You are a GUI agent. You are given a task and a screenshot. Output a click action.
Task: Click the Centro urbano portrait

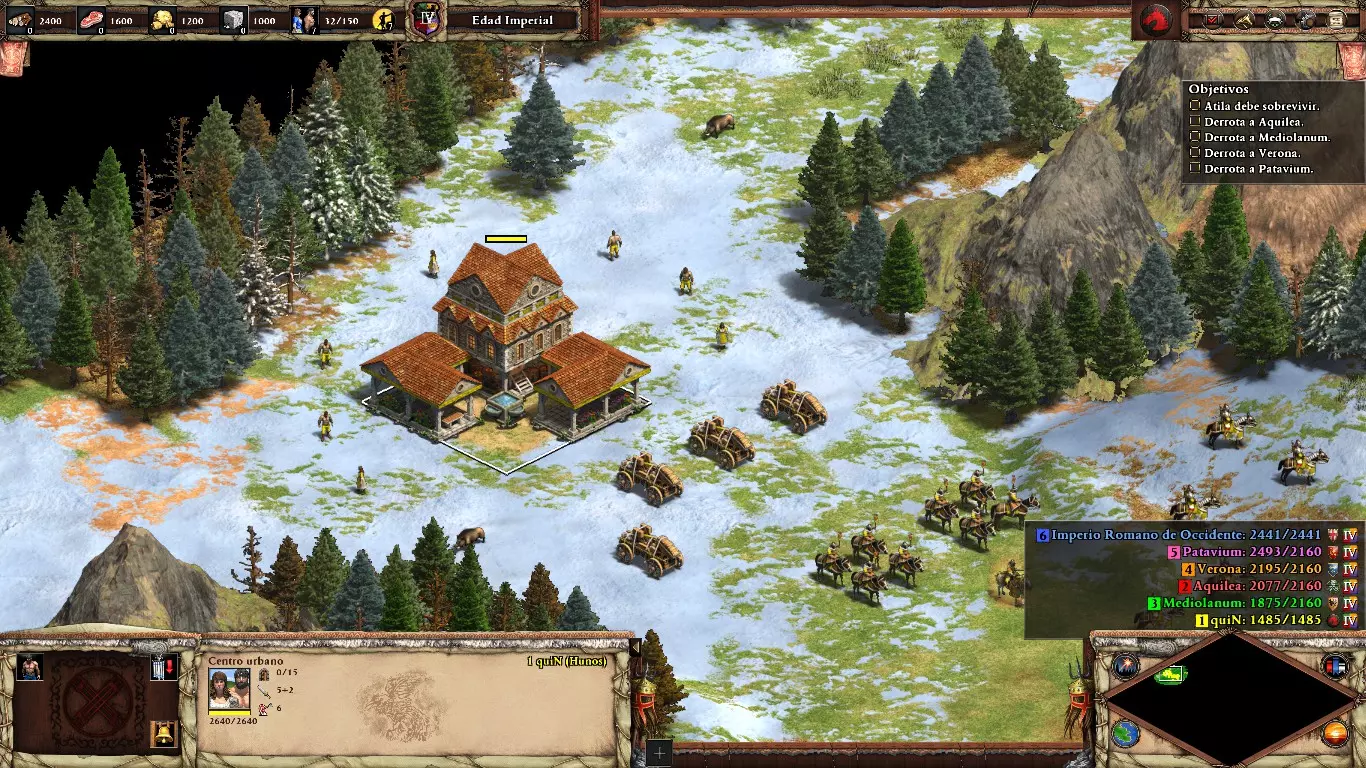229,689
